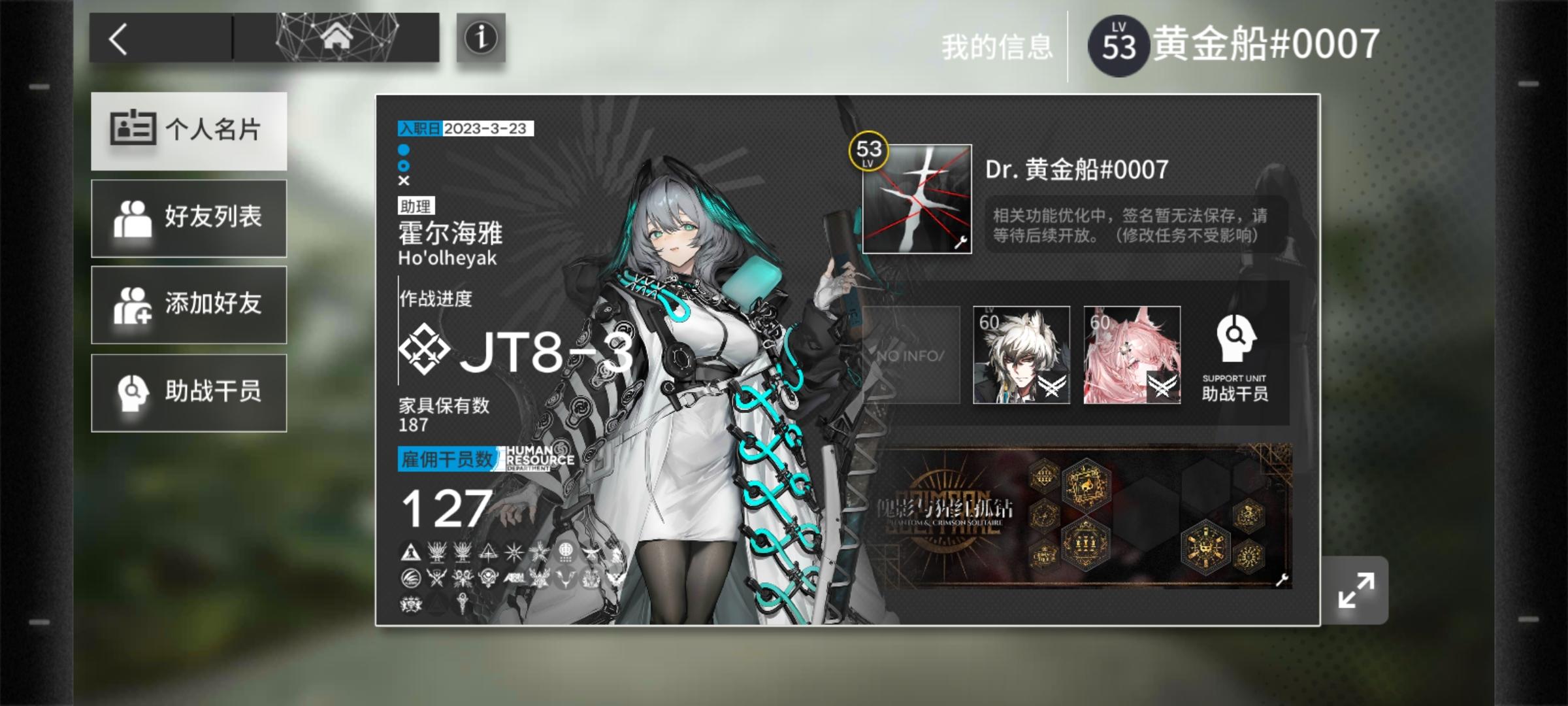Switch to the 个人名片 tab
Screen dimensions: 1568x706
189,131
